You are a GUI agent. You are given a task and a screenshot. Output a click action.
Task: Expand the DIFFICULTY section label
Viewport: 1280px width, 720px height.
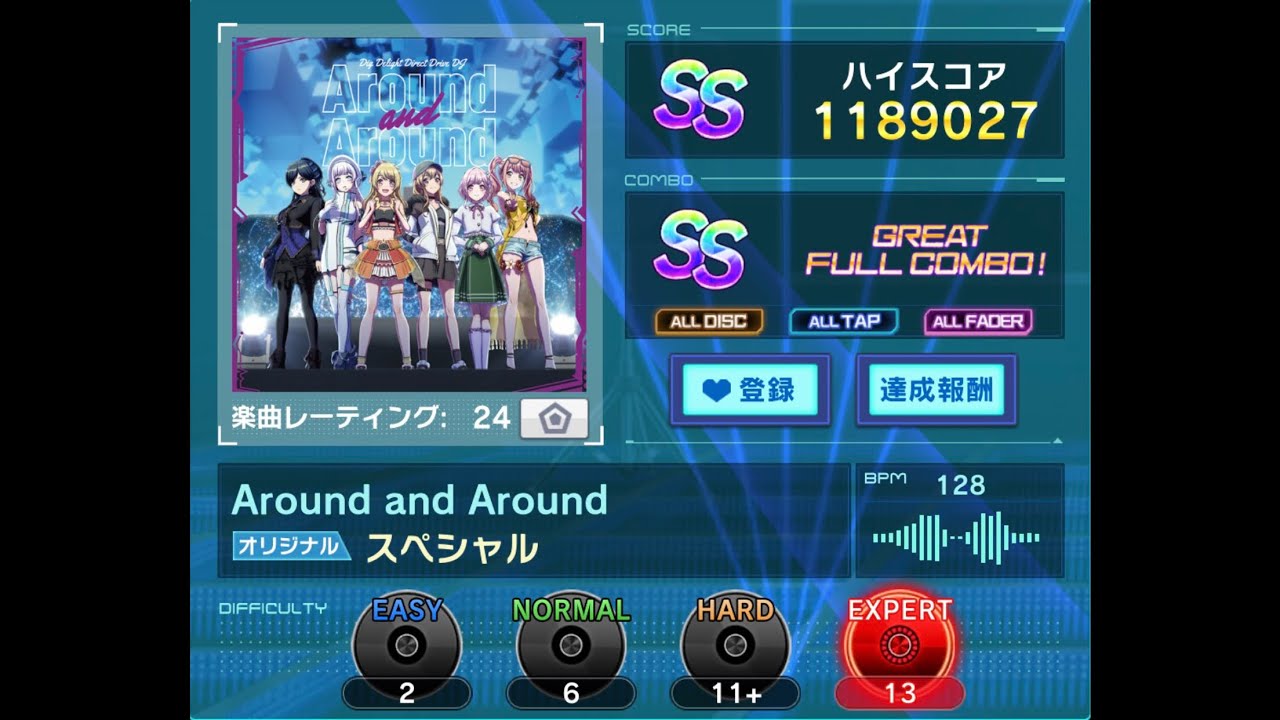[x=274, y=605]
